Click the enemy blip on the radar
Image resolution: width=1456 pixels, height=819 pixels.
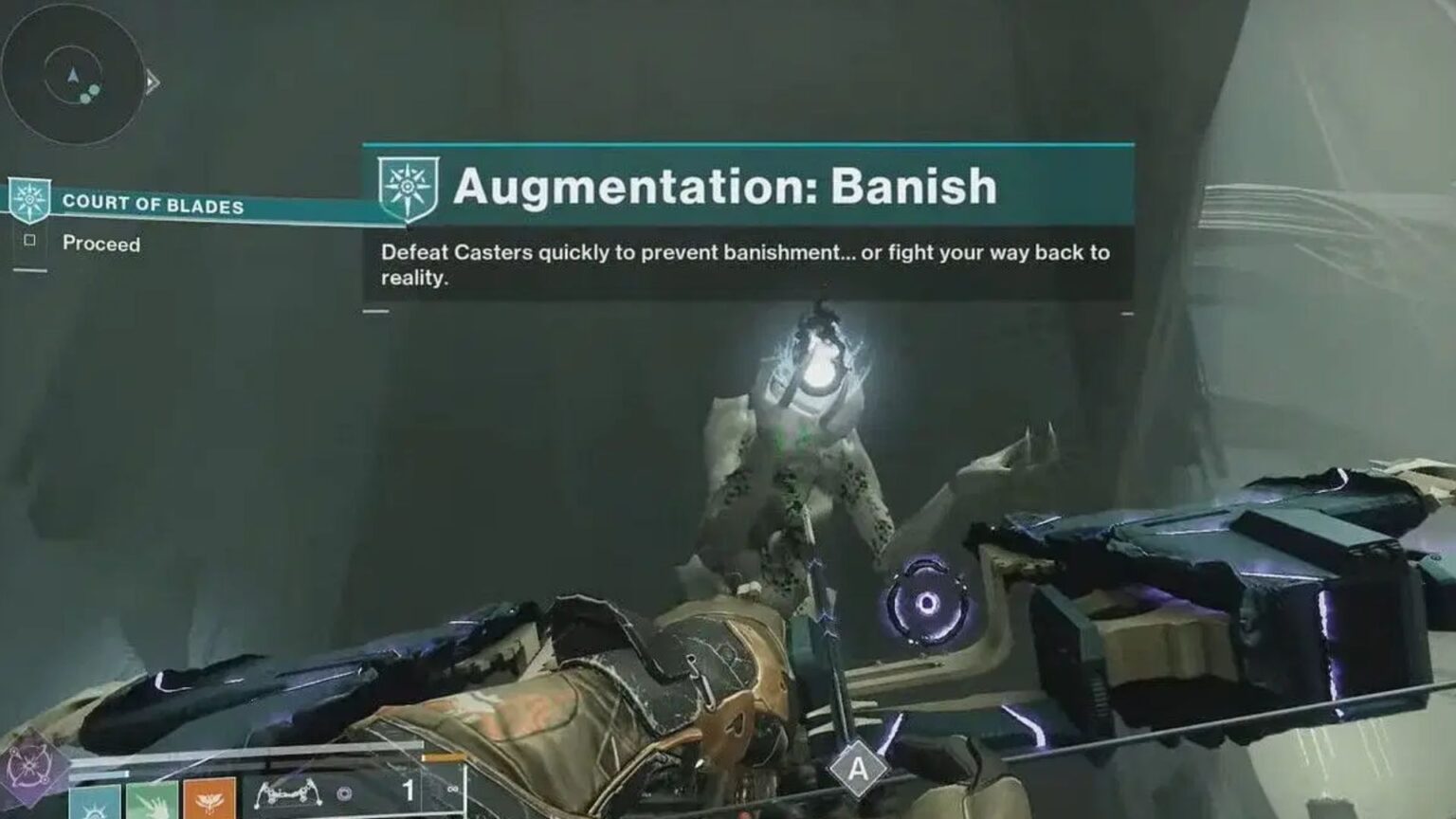pos(89,93)
